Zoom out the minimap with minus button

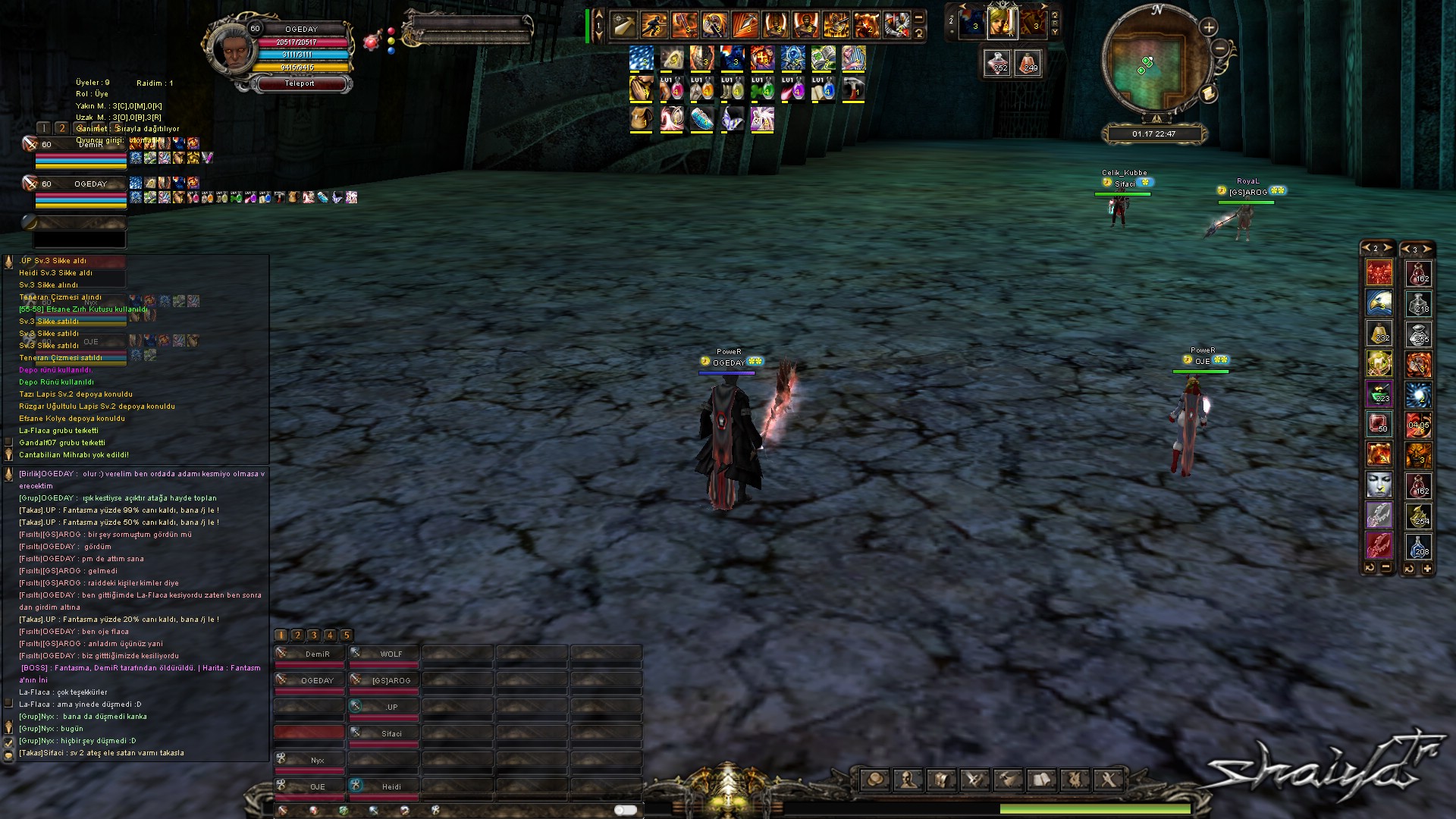pos(1219,49)
